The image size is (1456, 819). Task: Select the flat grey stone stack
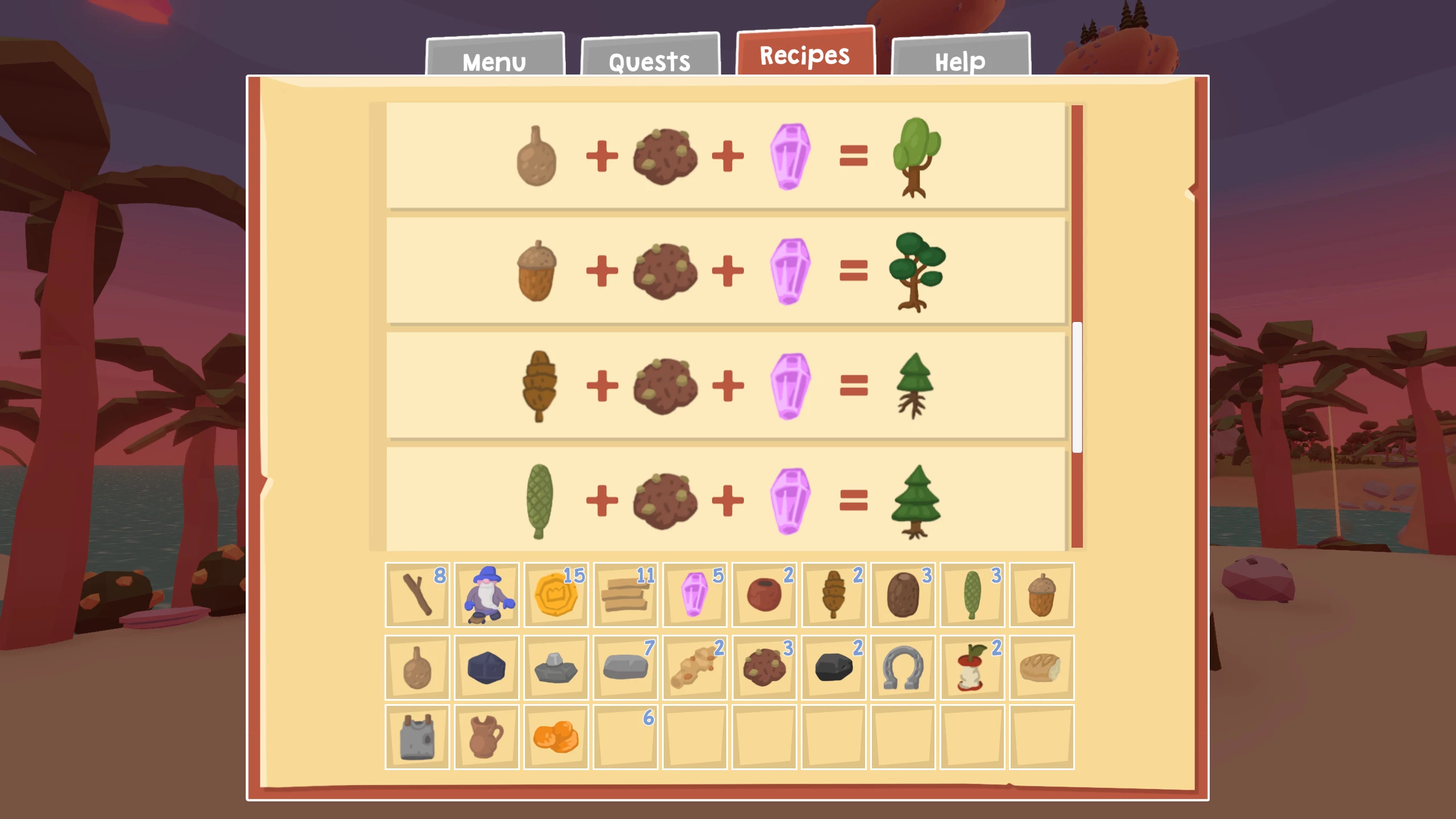[626, 668]
